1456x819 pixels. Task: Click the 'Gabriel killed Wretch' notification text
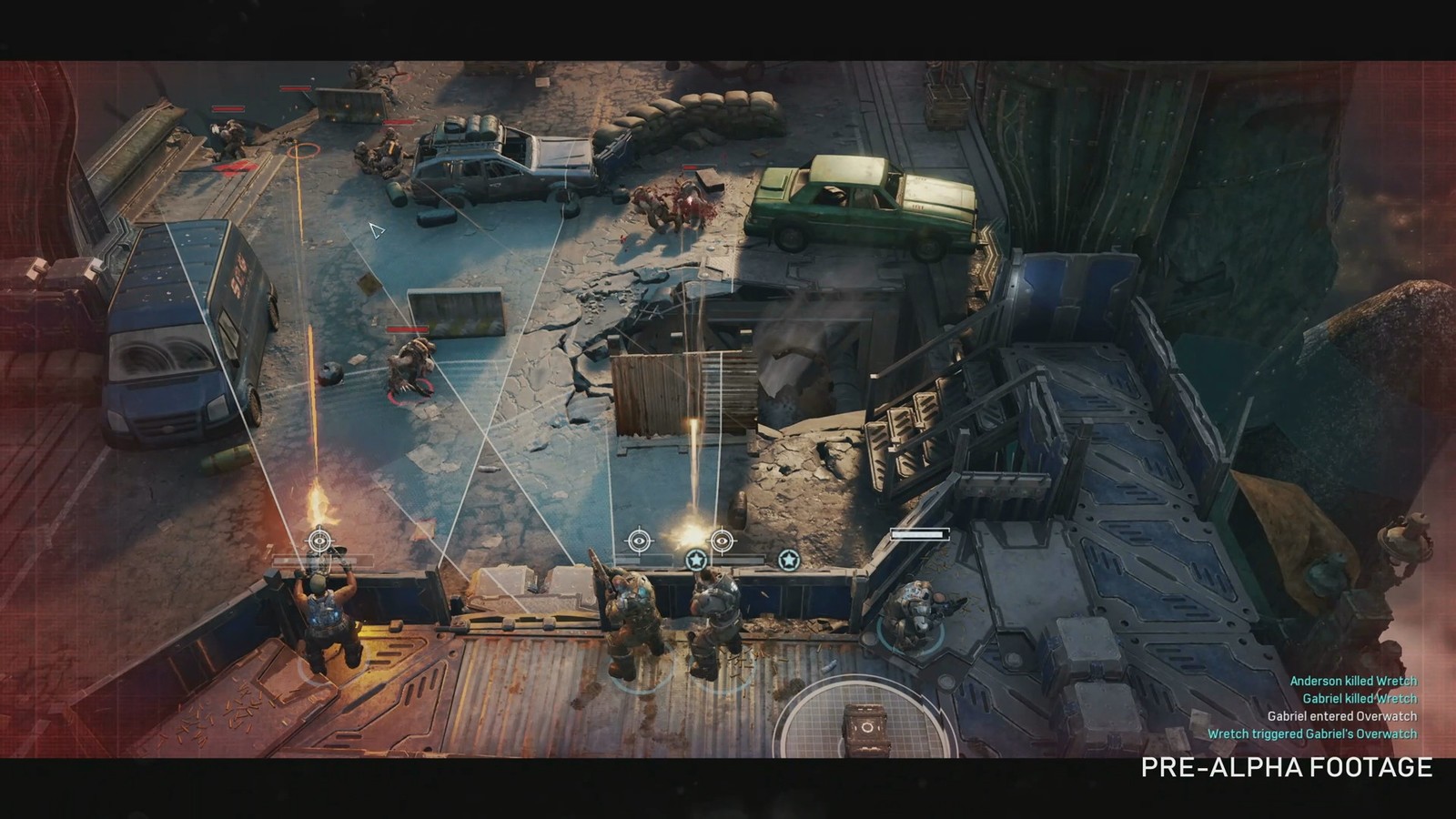click(x=1358, y=697)
